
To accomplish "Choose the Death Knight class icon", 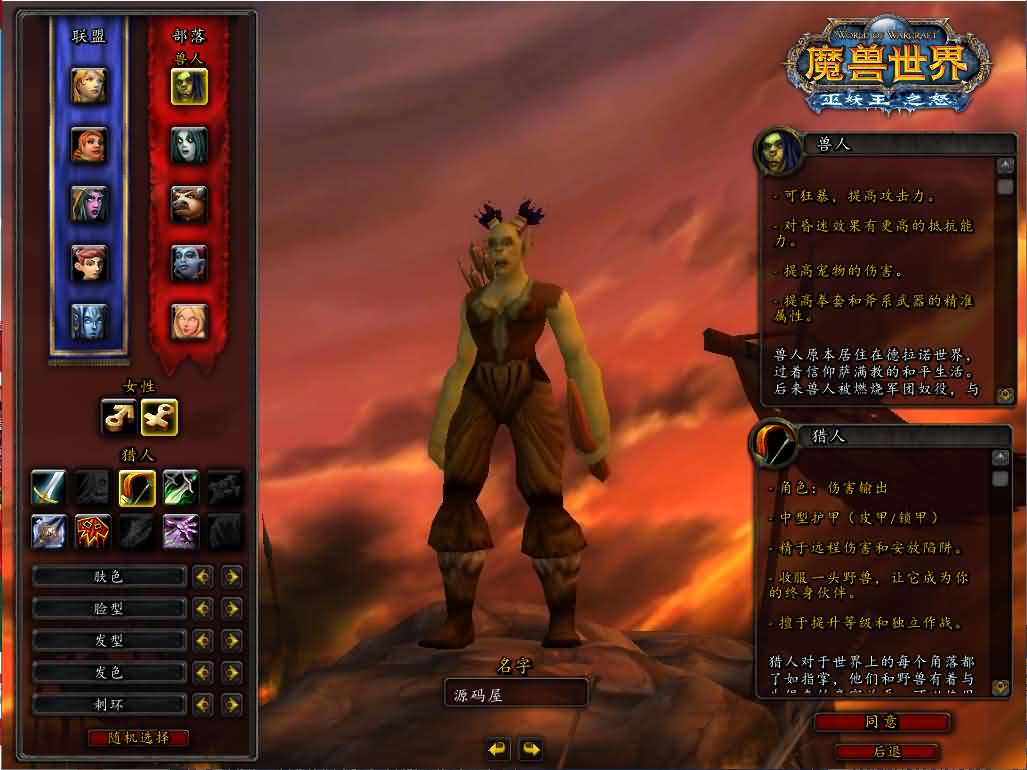I will click(48, 529).
